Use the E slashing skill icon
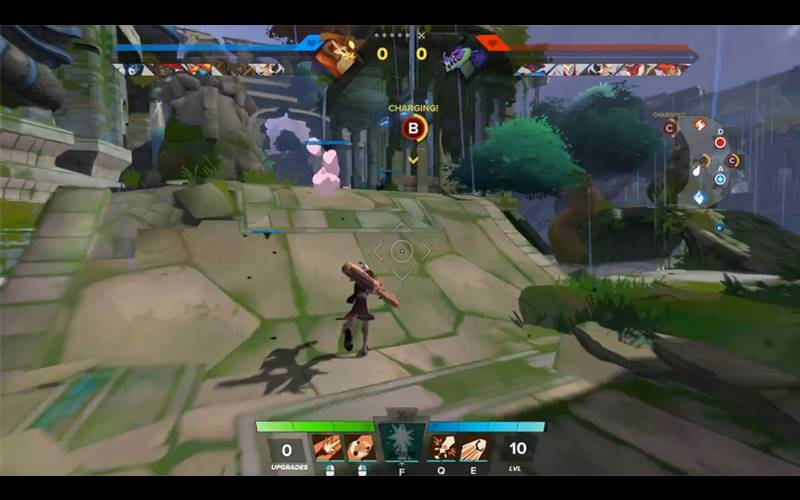The image size is (800, 500). coord(474,448)
